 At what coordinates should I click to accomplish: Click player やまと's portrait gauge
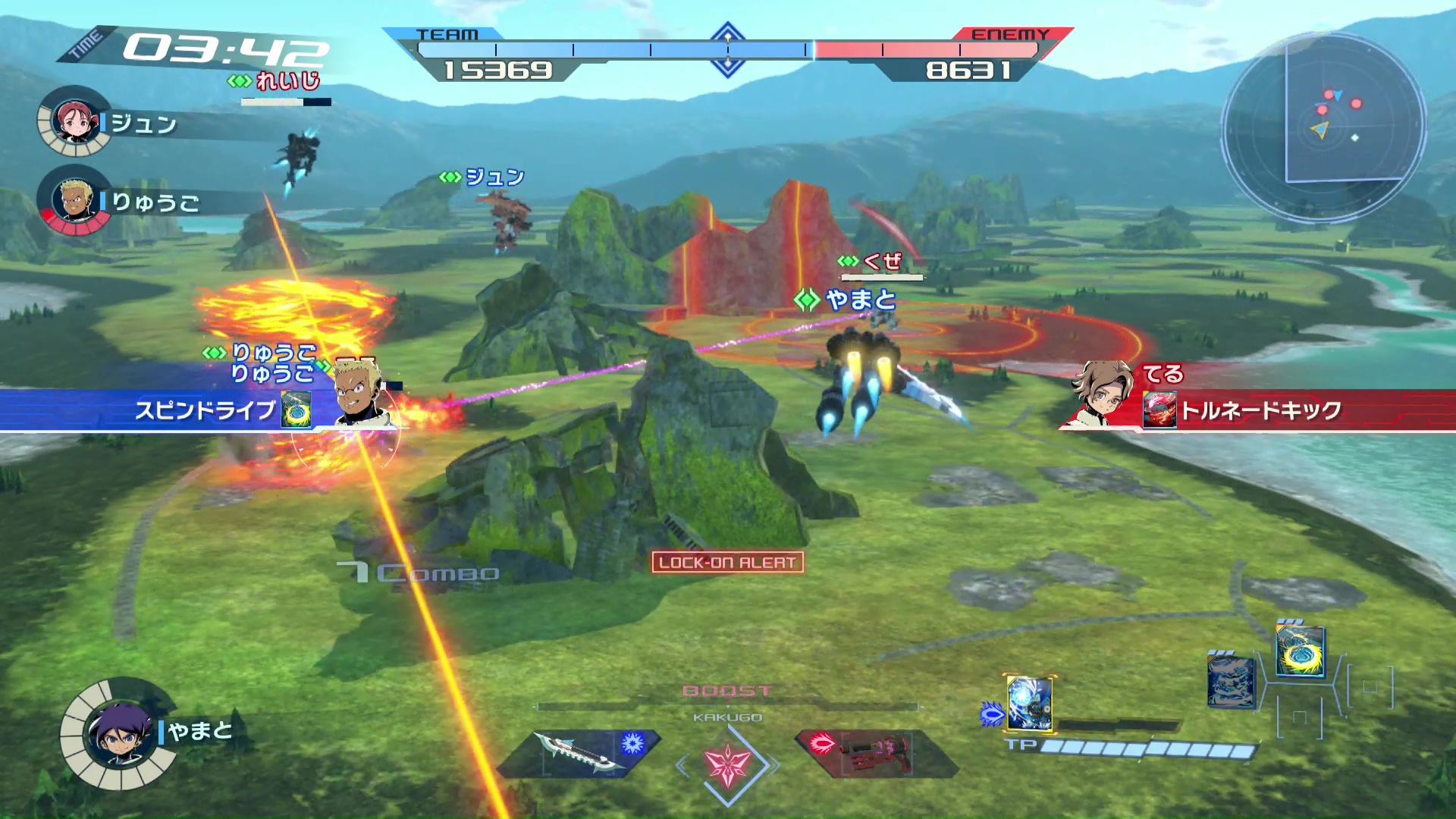tap(119, 733)
